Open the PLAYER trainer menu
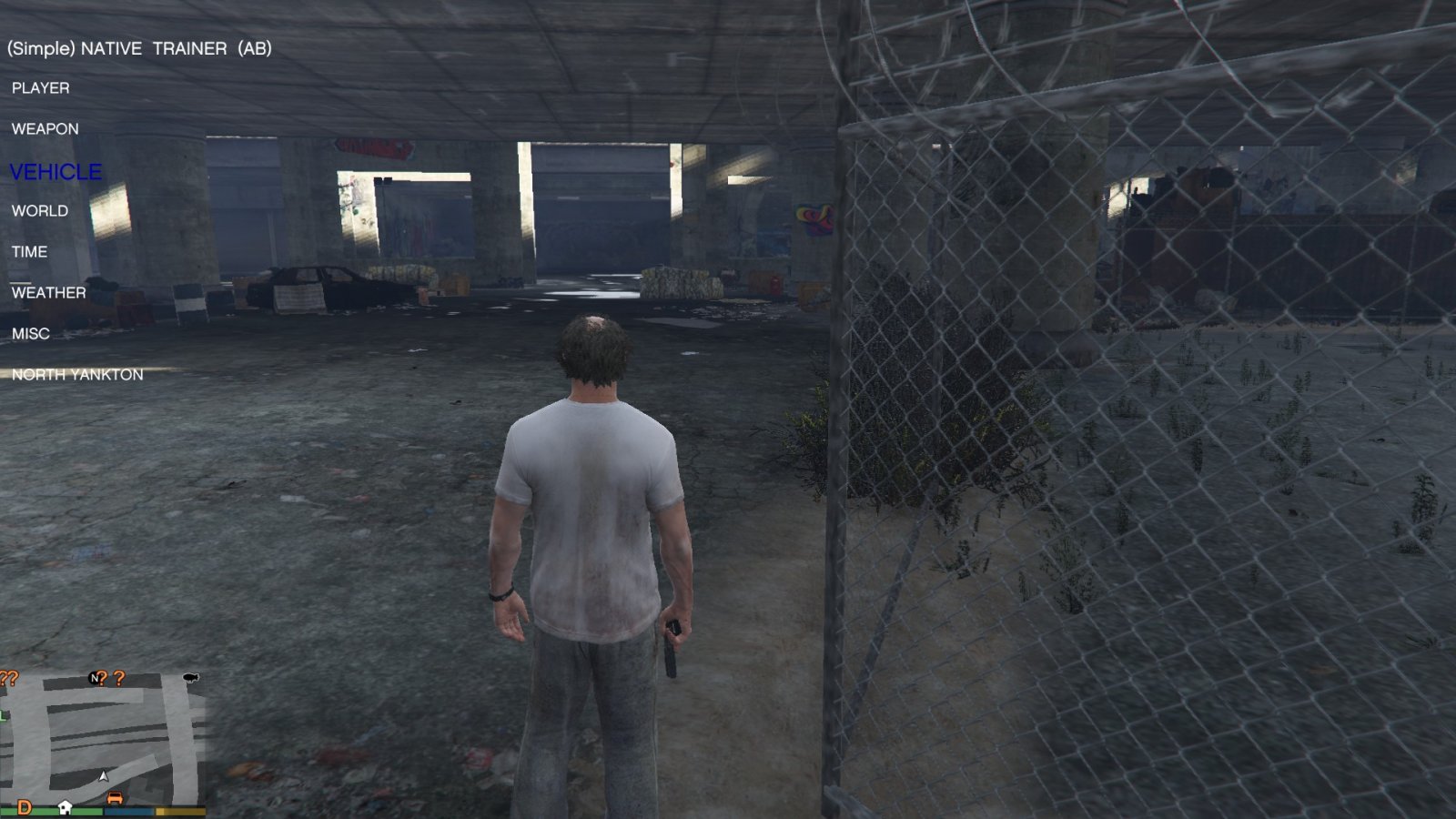The image size is (1456, 819). (x=40, y=88)
